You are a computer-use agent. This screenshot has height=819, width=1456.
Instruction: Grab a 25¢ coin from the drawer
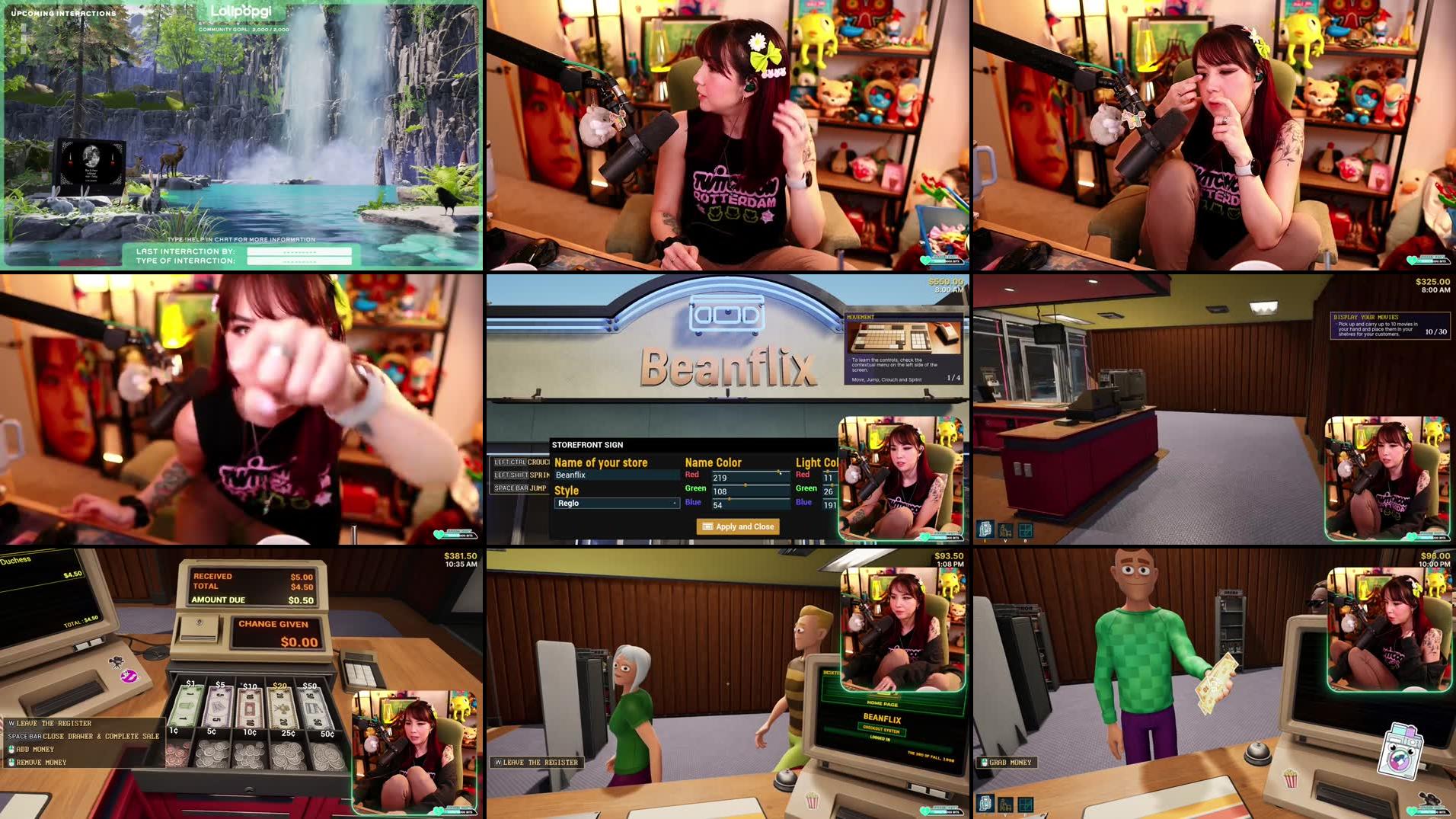click(x=287, y=755)
